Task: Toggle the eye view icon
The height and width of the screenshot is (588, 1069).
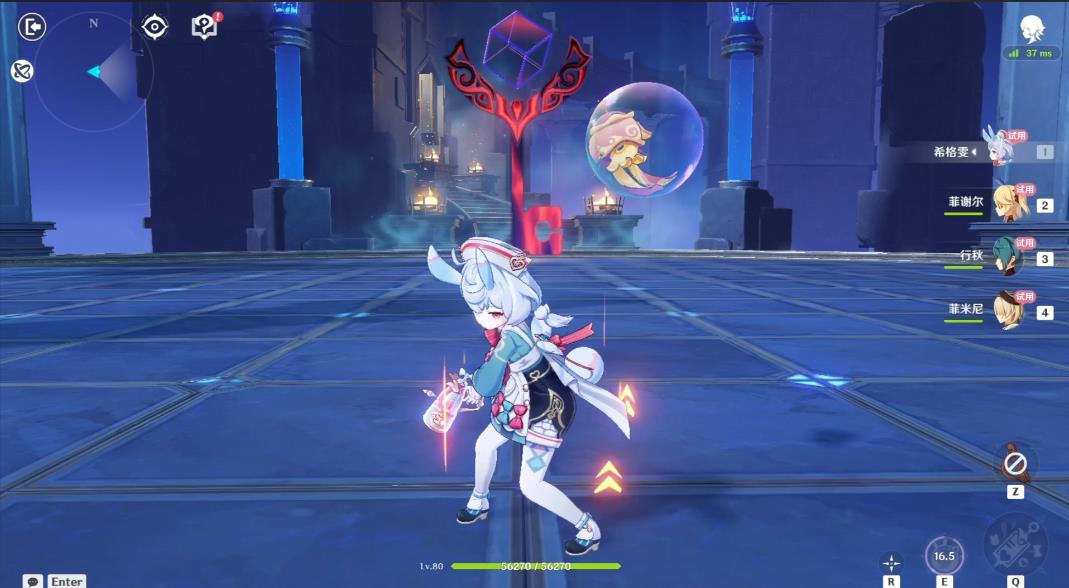Action: coord(155,27)
